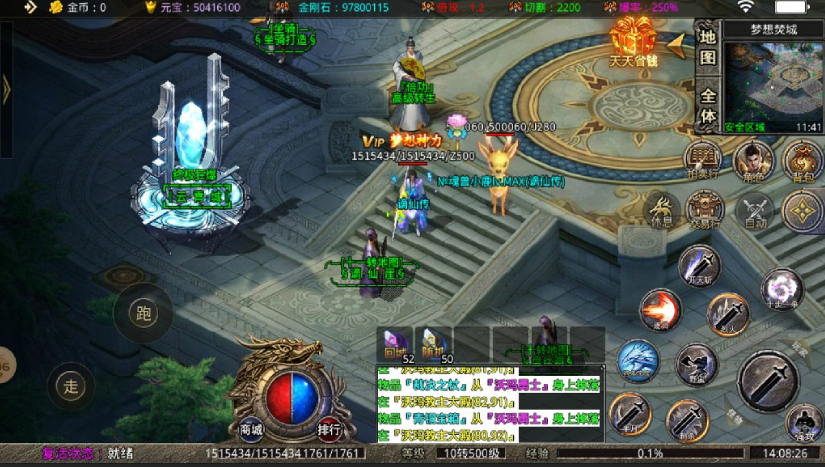Image resolution: width=825 pixels, height=467 pixels.
Task: Open the 拍卖行 auction house
Action: [x=703, y=158]
